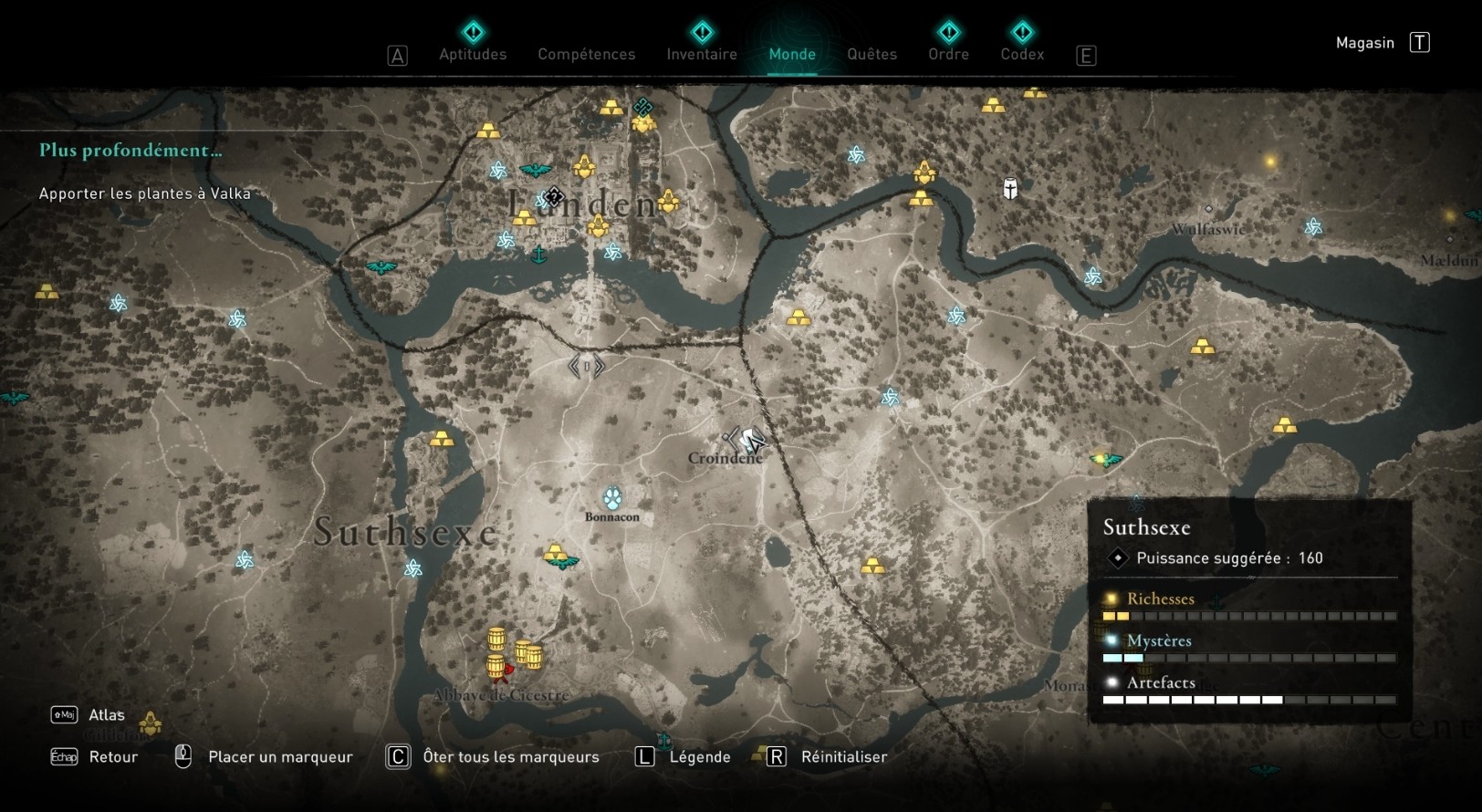Switch to the Quêtes tab

click(871, 54)
